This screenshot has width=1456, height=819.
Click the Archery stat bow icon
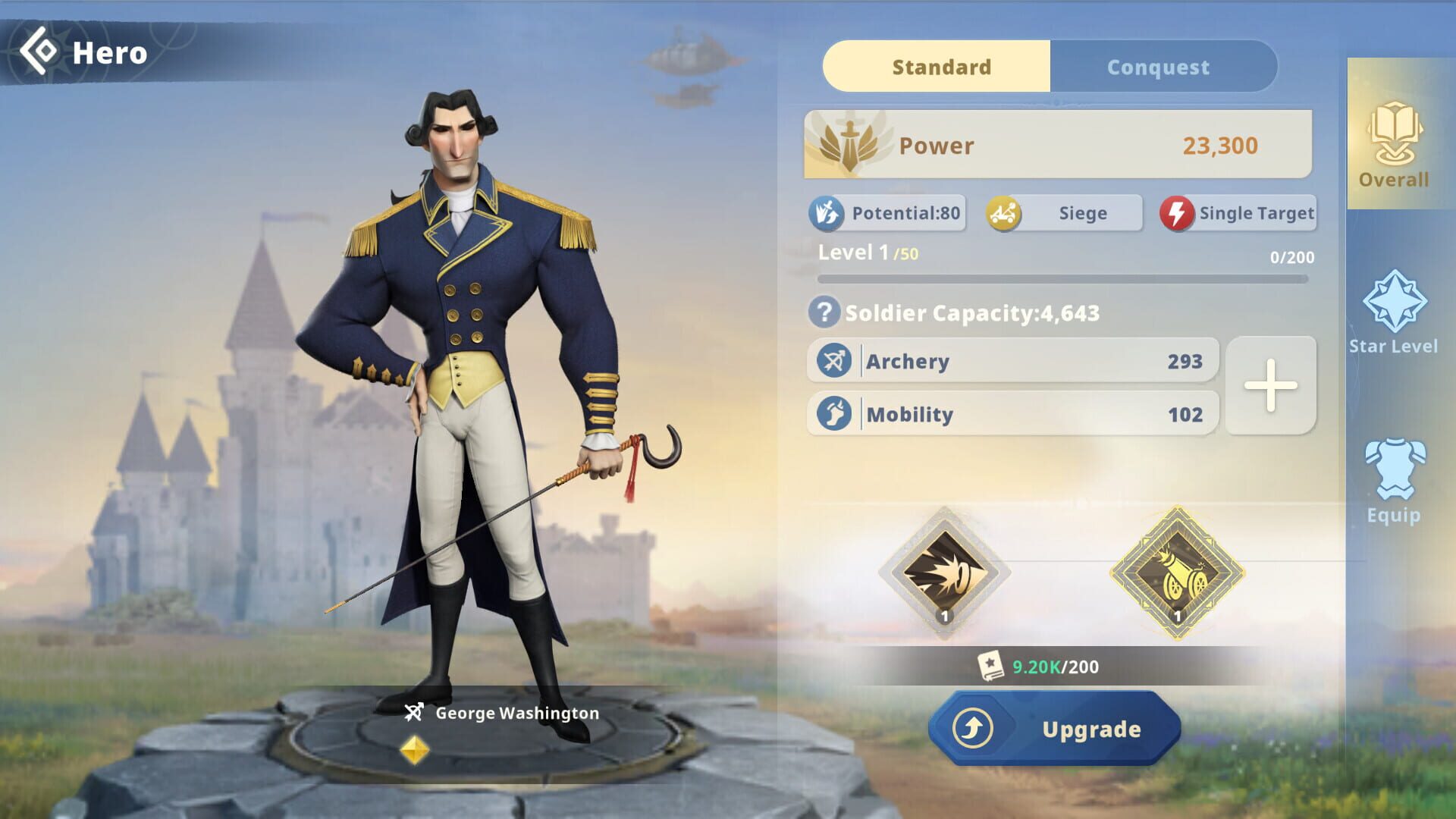pos(836,361)
